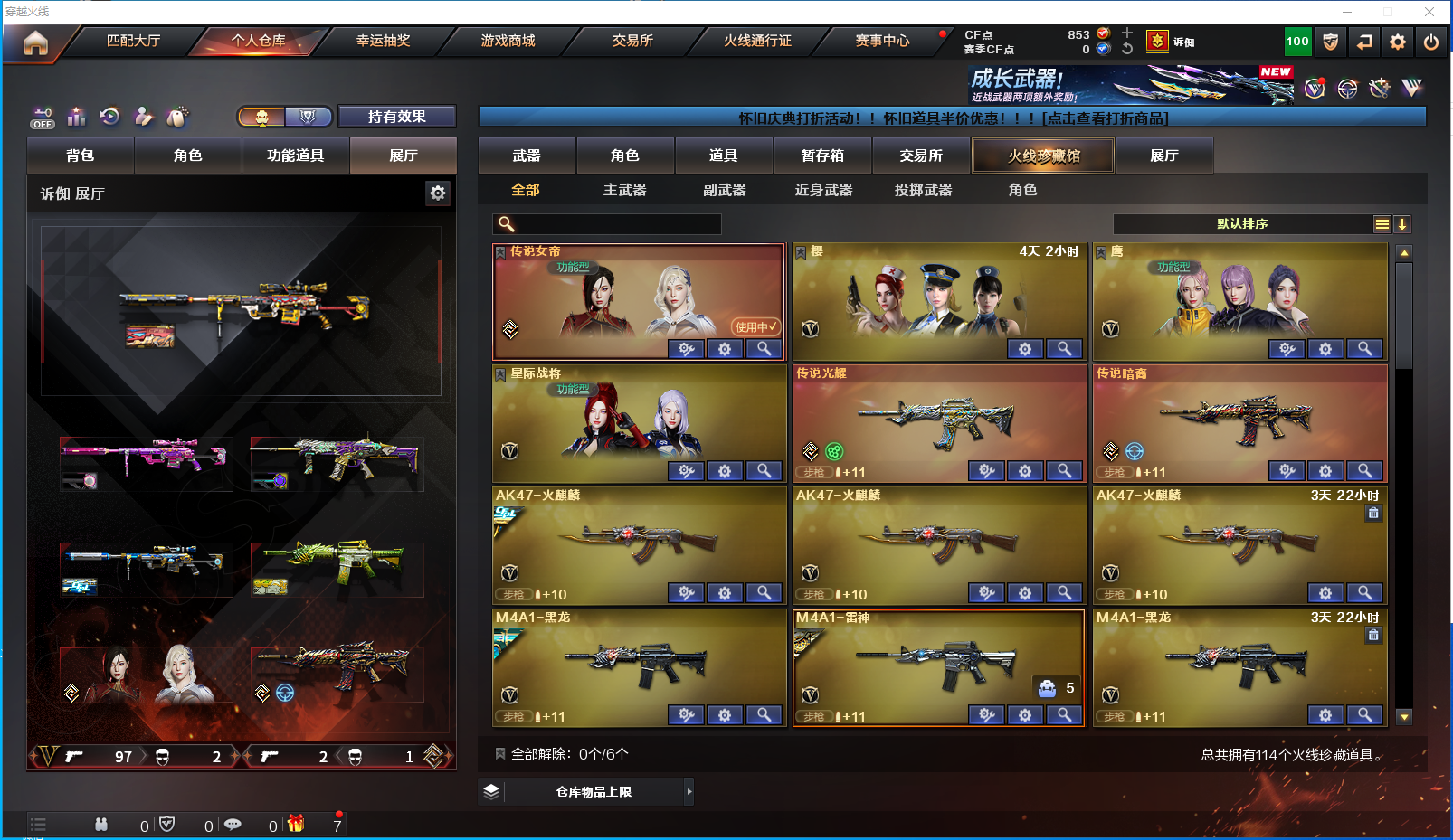Click the 持有效果 button
Viewport: 1453px width, 840px height.
[x=396, y=117]
